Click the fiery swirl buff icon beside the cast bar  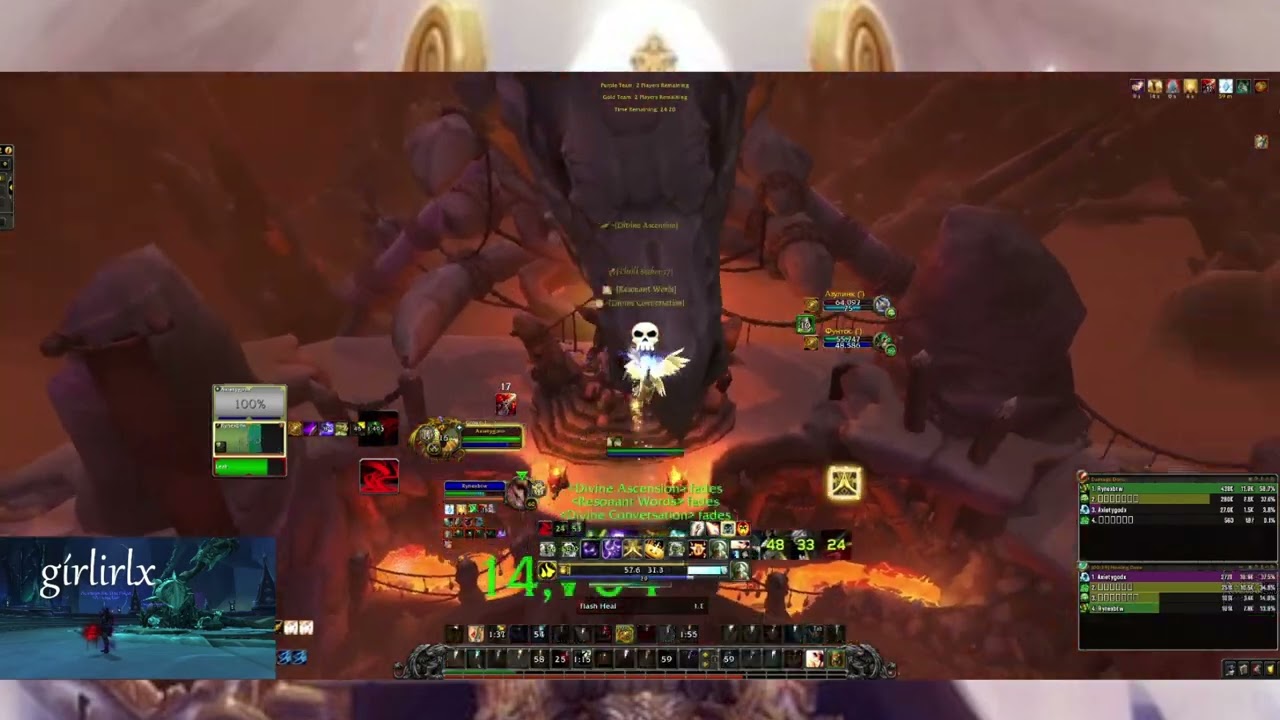547,569
